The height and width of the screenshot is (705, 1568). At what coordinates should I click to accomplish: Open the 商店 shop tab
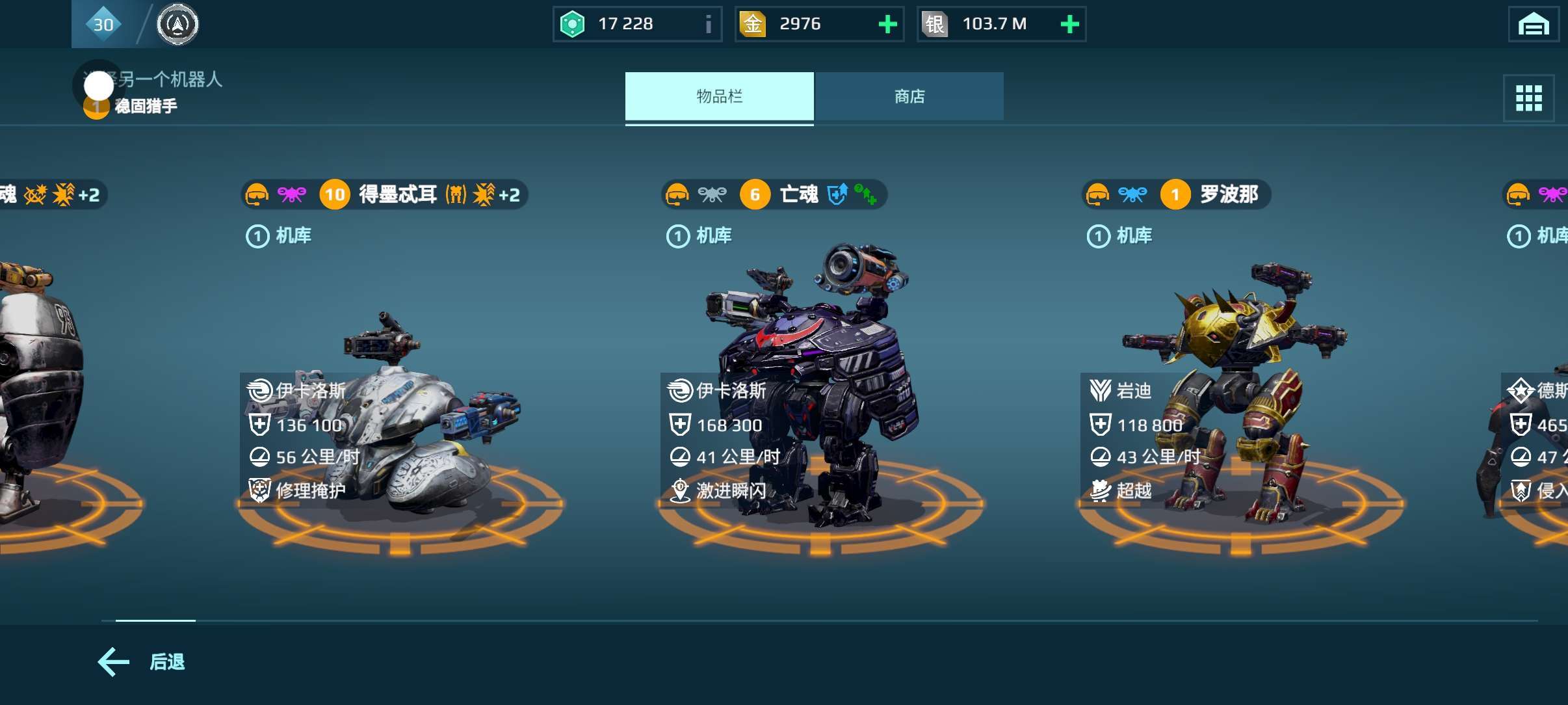click(909, 96)
